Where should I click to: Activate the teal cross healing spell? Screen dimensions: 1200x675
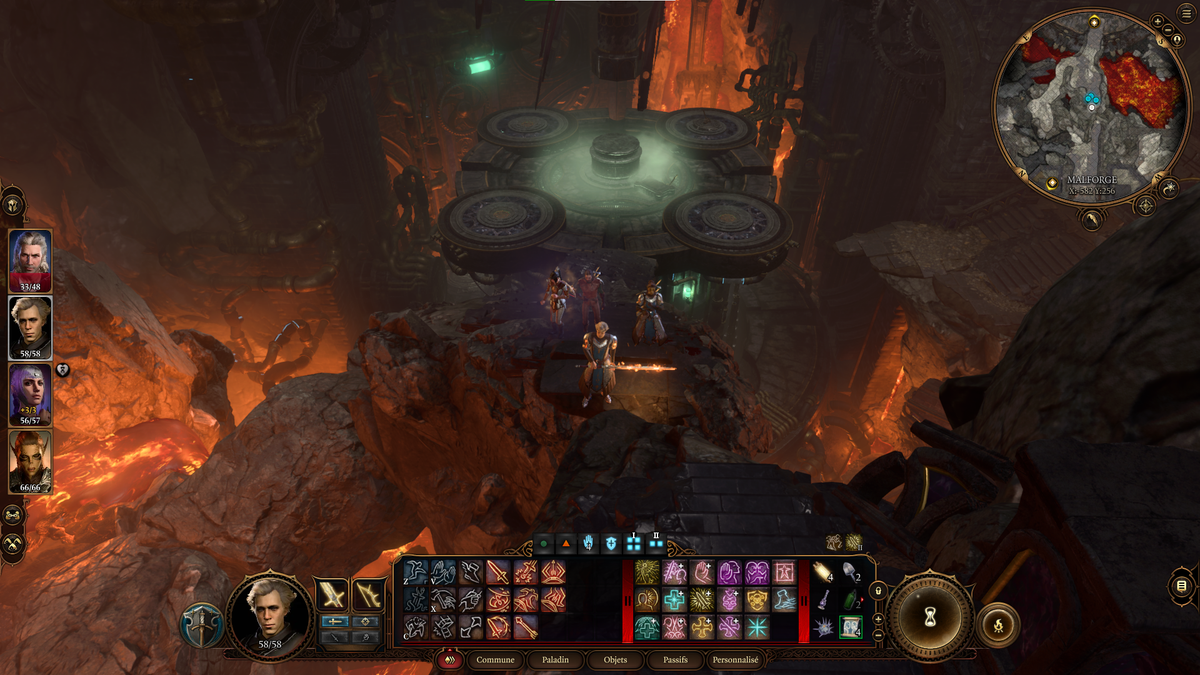click(672, 599)
